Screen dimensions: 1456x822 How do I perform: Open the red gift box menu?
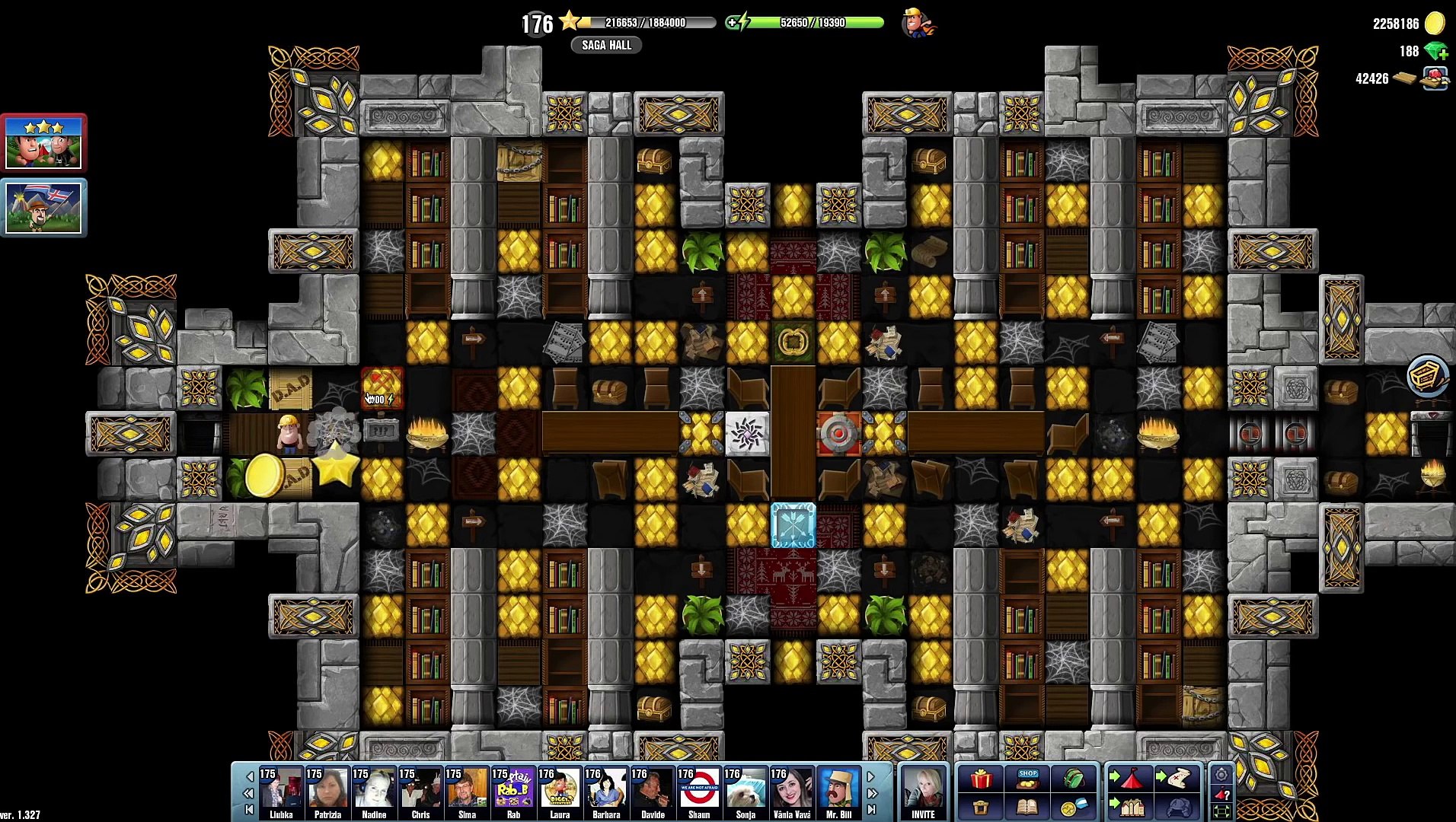point(981,779)
